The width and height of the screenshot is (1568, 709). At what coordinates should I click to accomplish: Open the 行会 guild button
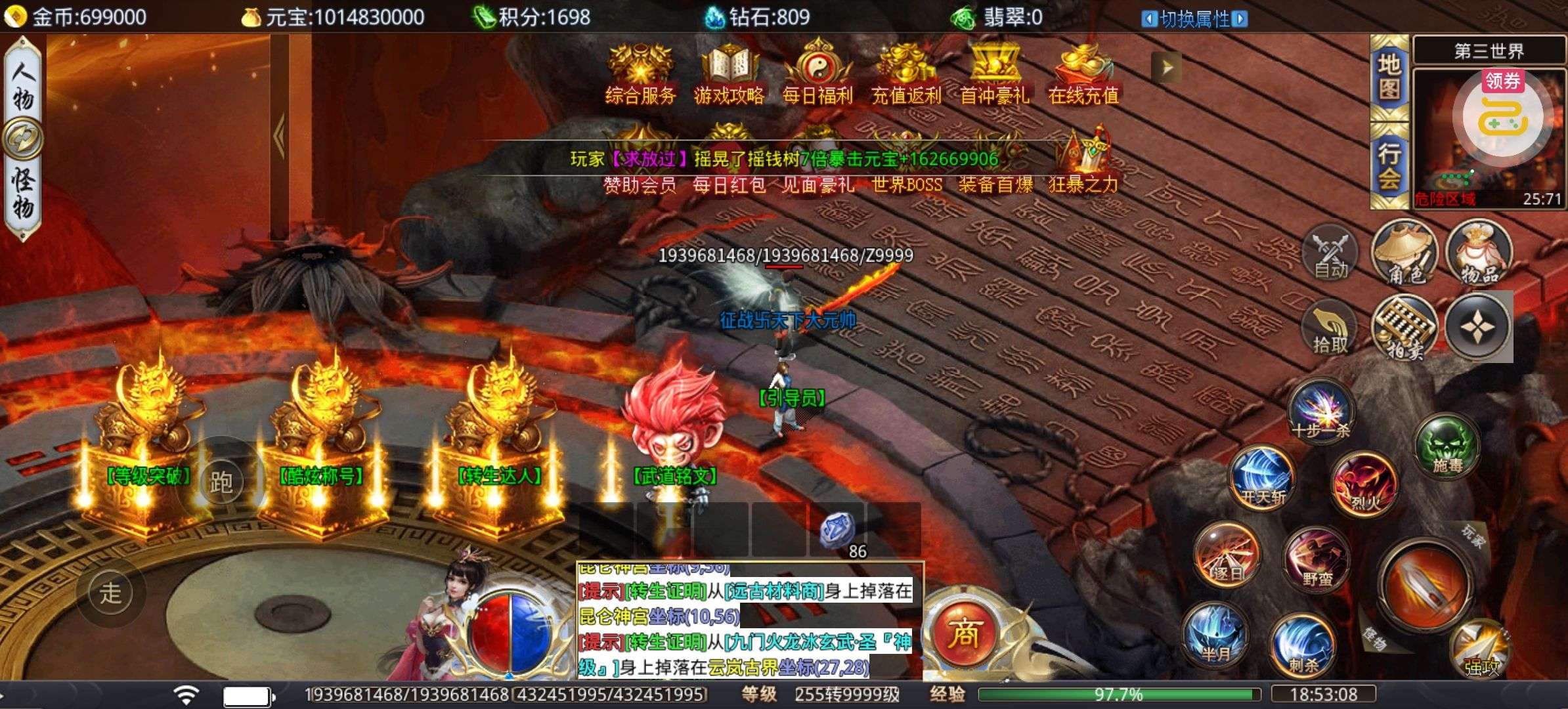click(1389, 165)
